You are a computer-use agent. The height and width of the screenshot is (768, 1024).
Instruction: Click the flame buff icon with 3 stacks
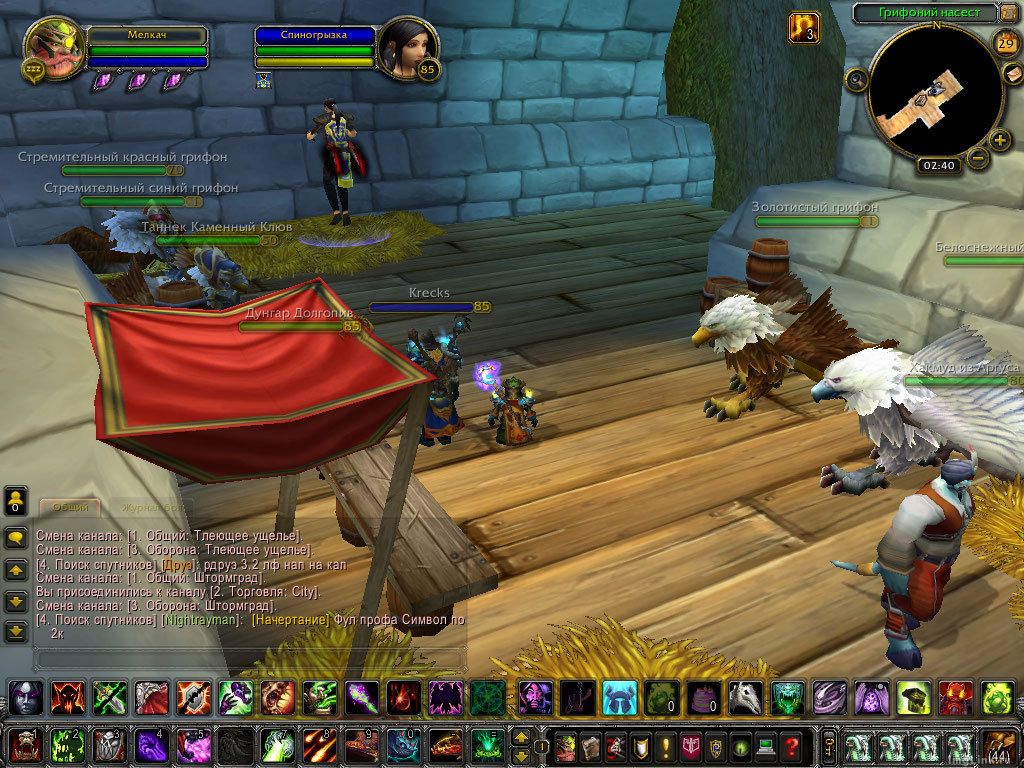point(804,27)
